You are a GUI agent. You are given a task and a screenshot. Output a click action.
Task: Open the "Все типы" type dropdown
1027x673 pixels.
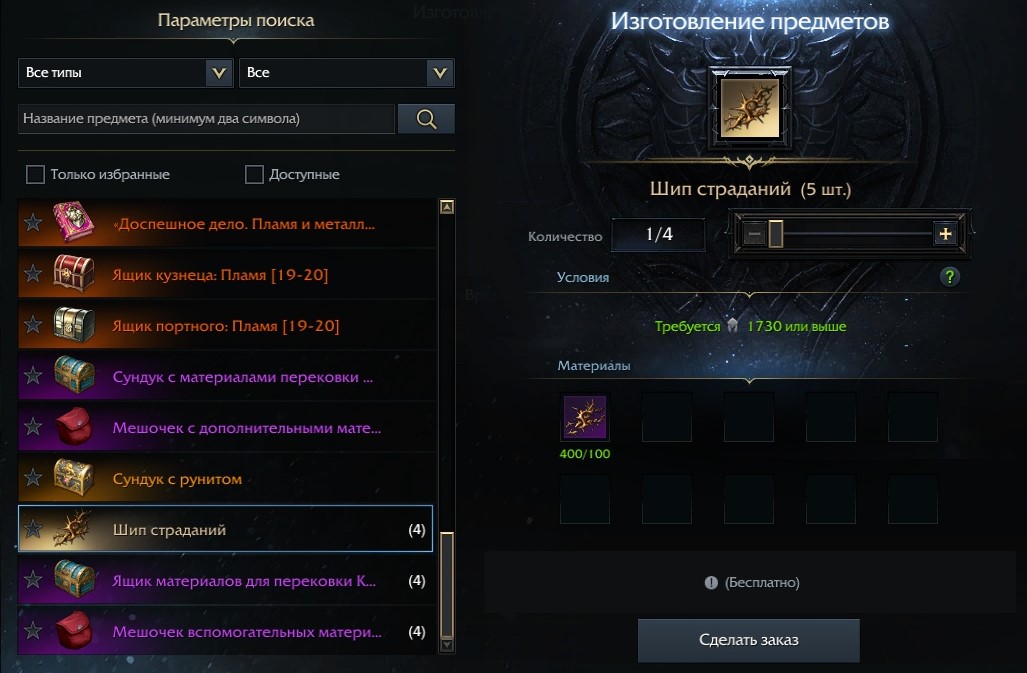[x=125, y=73]
